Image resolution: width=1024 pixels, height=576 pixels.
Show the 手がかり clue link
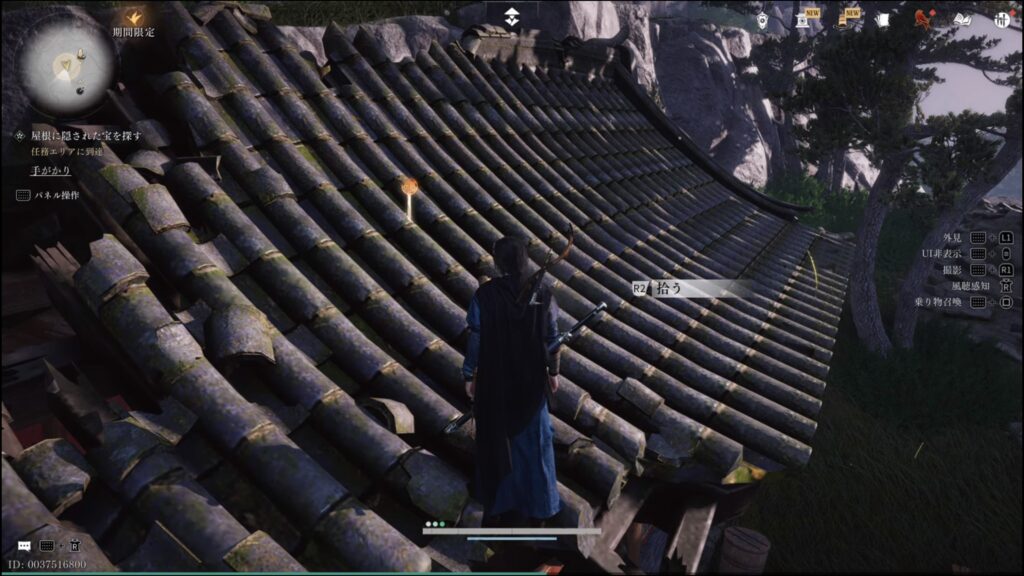point(50,171)
